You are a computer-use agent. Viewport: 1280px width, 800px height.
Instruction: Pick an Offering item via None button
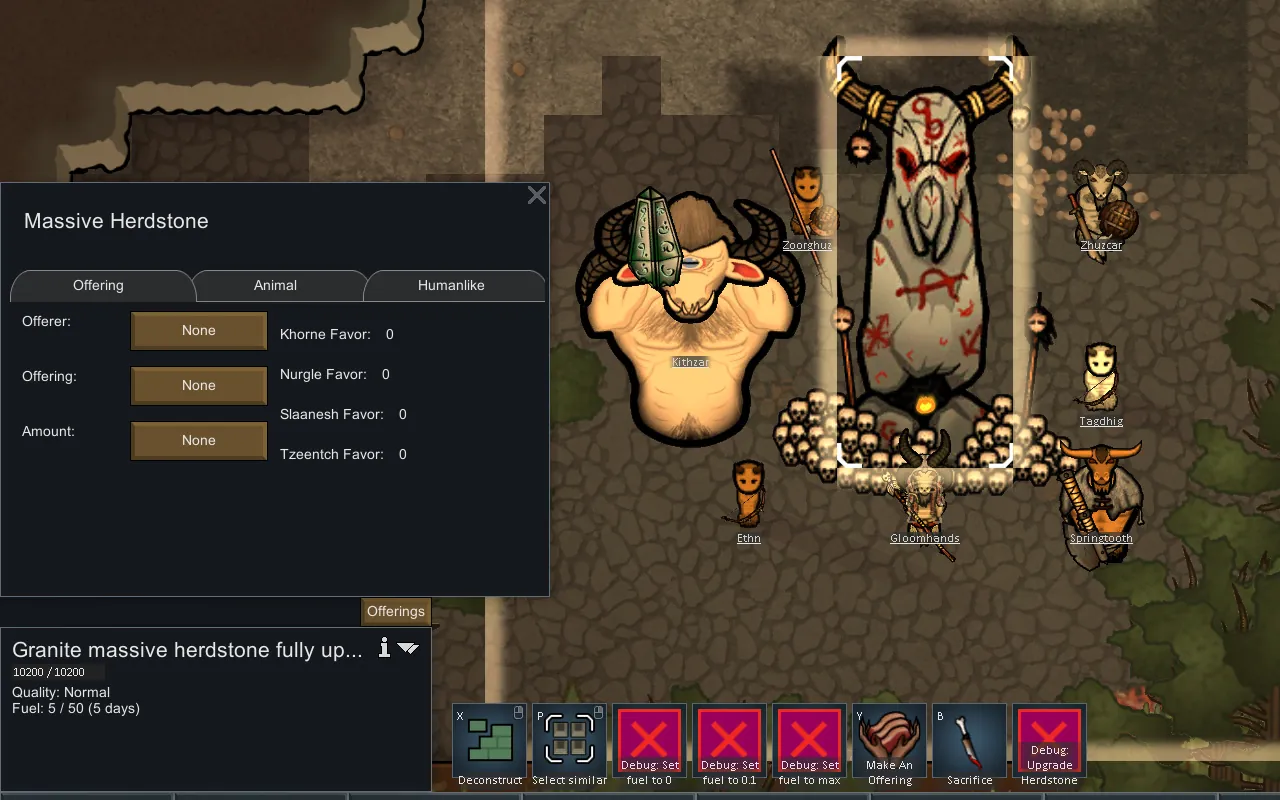point(199,386)
